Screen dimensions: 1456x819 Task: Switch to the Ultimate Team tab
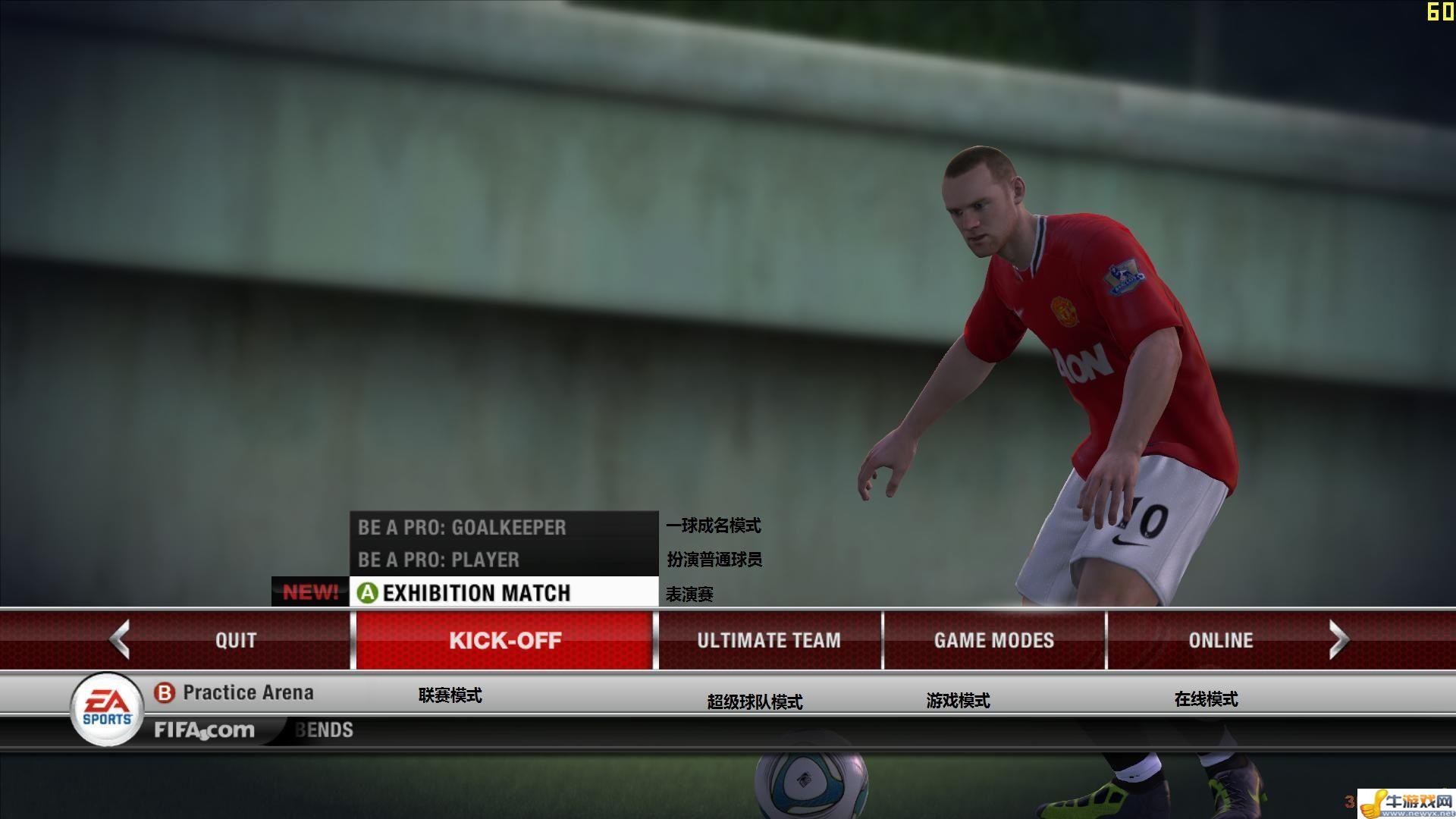click(x=769, y=640)
